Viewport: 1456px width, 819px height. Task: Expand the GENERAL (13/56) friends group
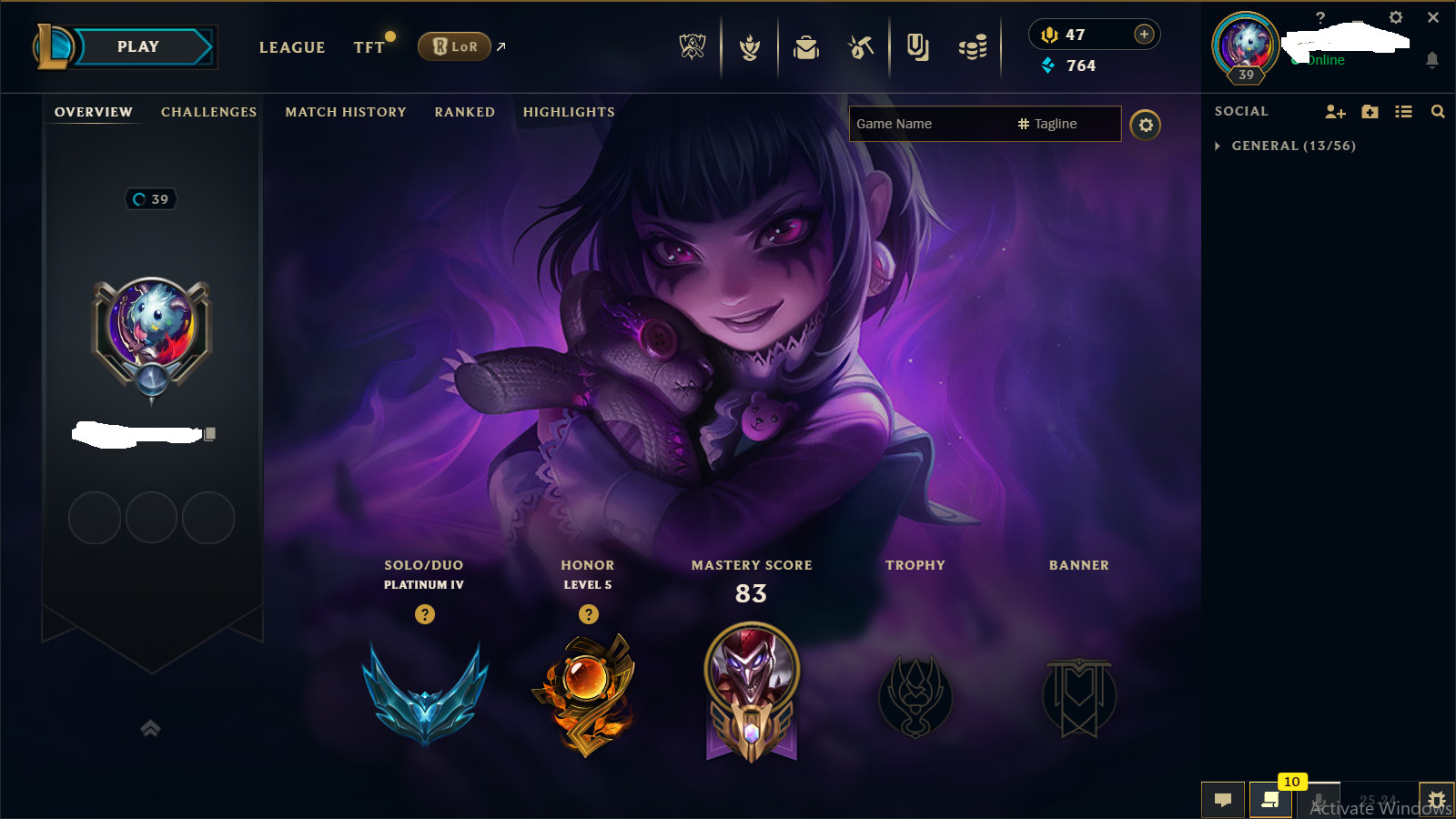1218,146
